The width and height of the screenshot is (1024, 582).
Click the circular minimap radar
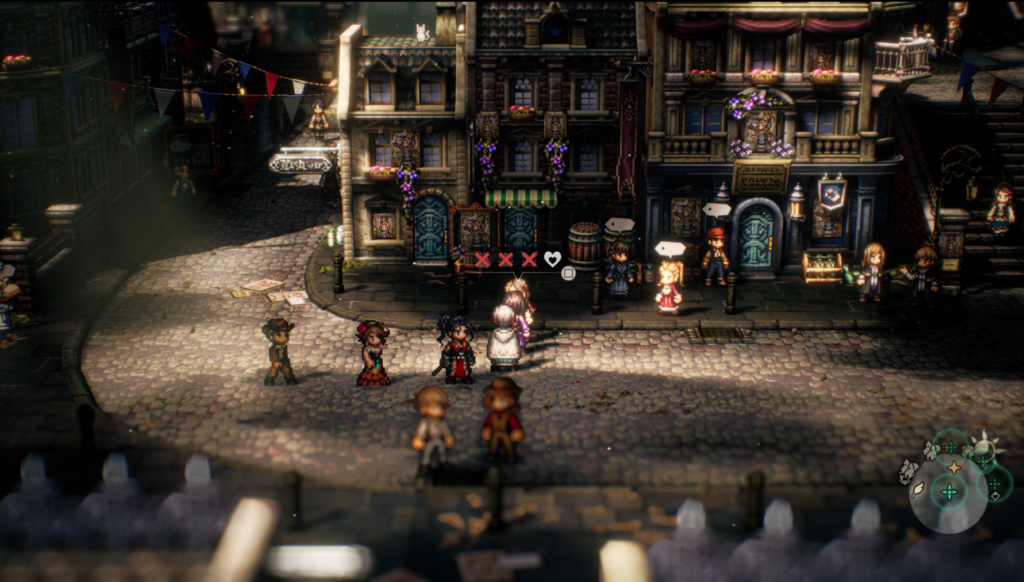pos(948,493)
